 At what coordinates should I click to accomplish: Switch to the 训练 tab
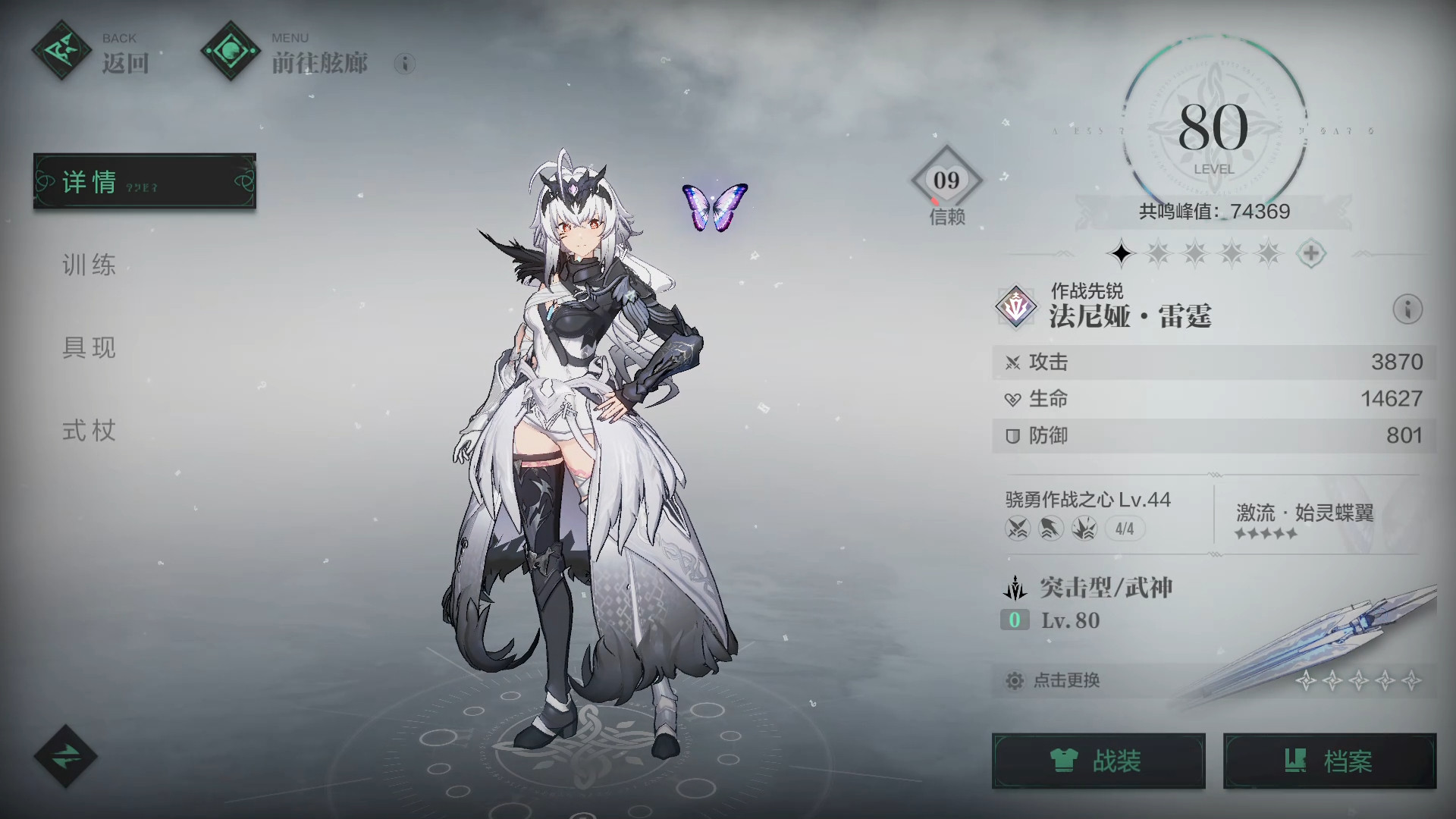coord(89,265)
